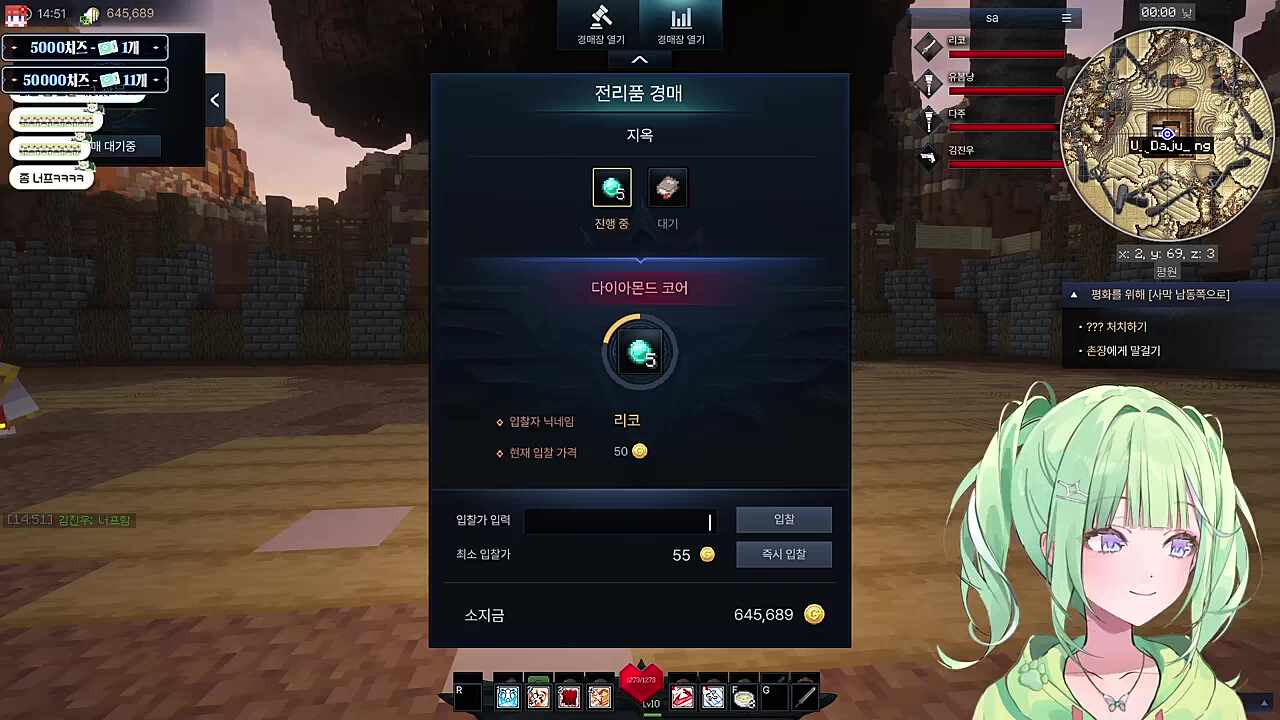Toggle the scoreboard hamburger menu beside sa

pos(1066,17)
